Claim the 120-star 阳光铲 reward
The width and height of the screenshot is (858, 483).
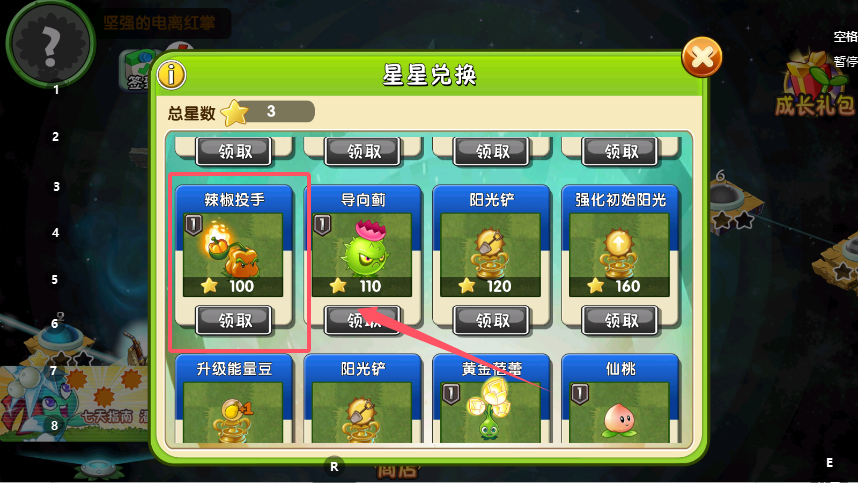click(492, 320)
